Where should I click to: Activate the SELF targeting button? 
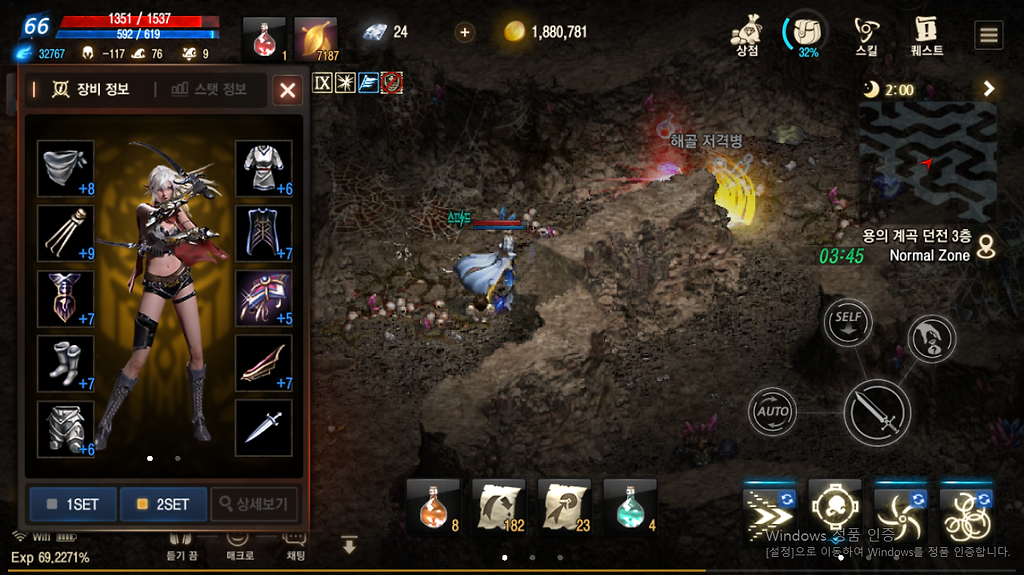848,323
